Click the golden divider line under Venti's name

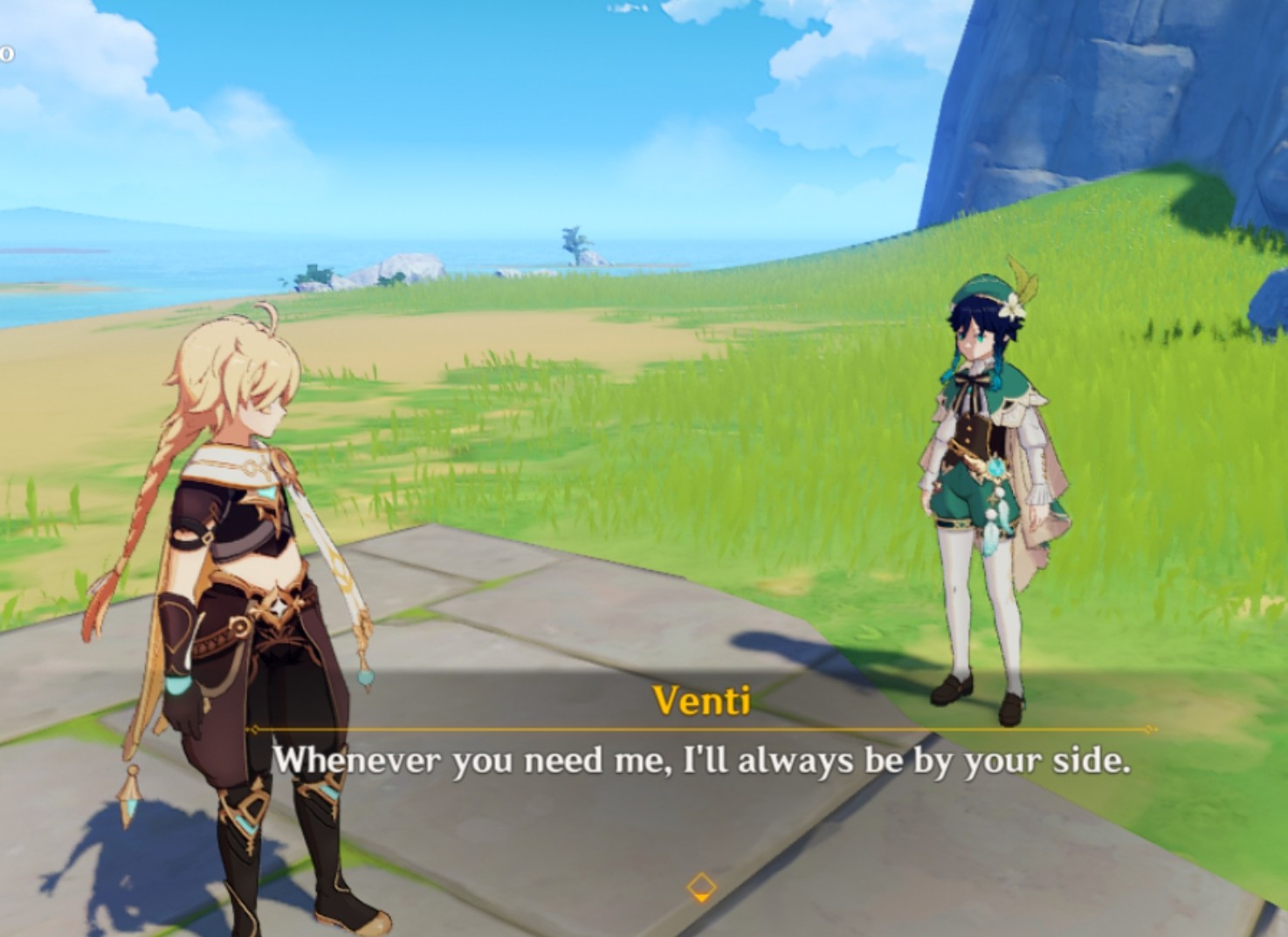699,727
